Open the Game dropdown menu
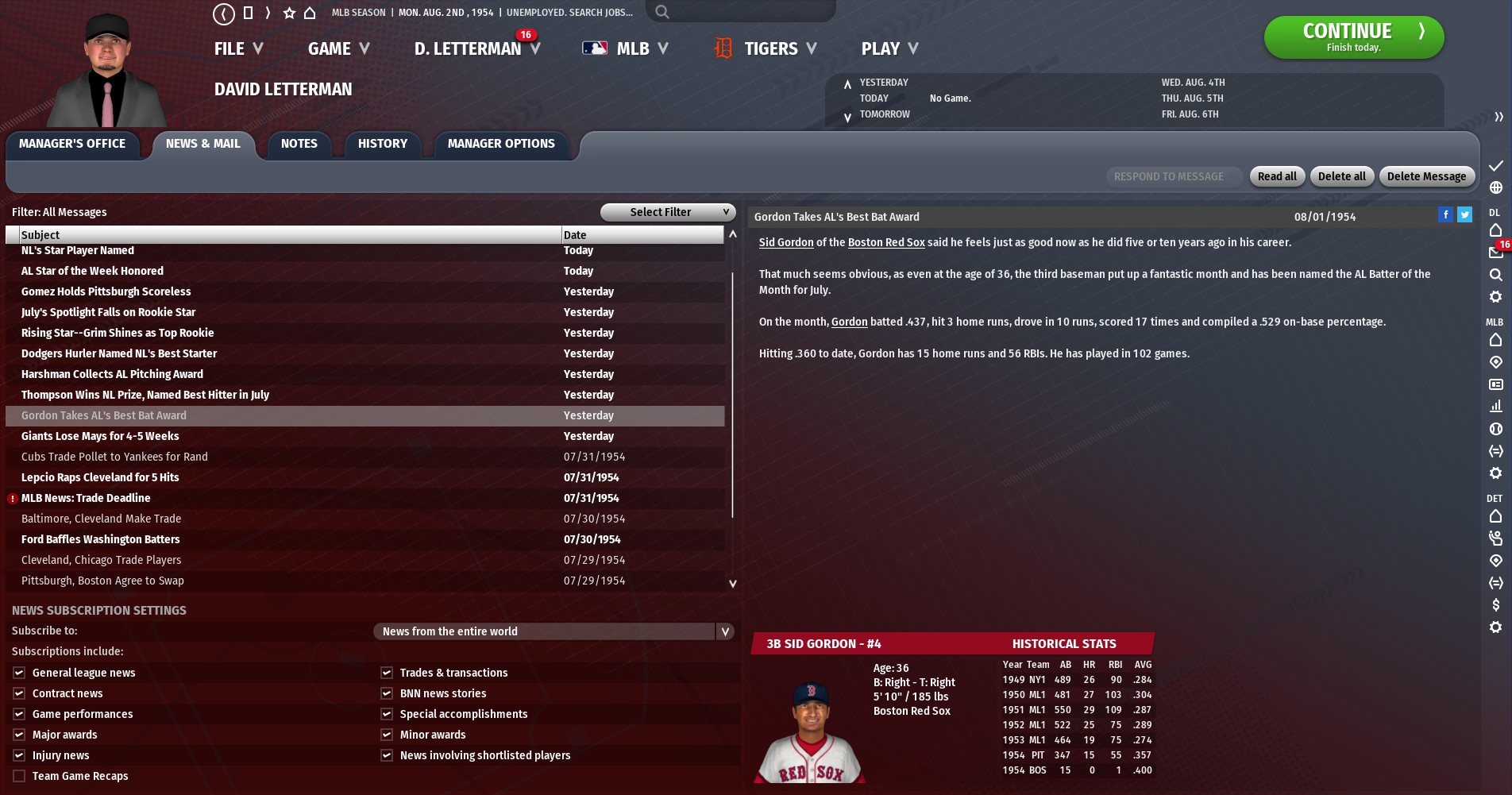Image resolution: width=1512 pixels, height=795 pixels. click(338, 49)
